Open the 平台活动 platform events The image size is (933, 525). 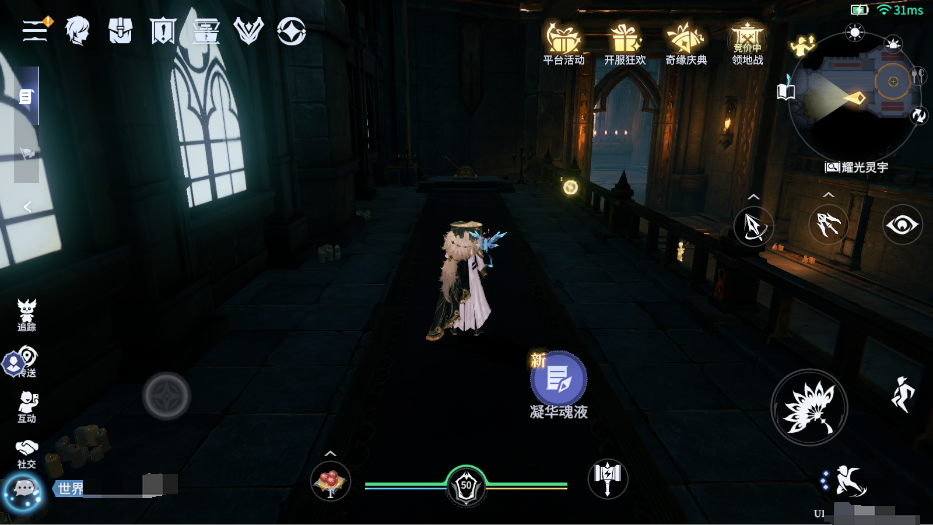(x=563, y=42)
